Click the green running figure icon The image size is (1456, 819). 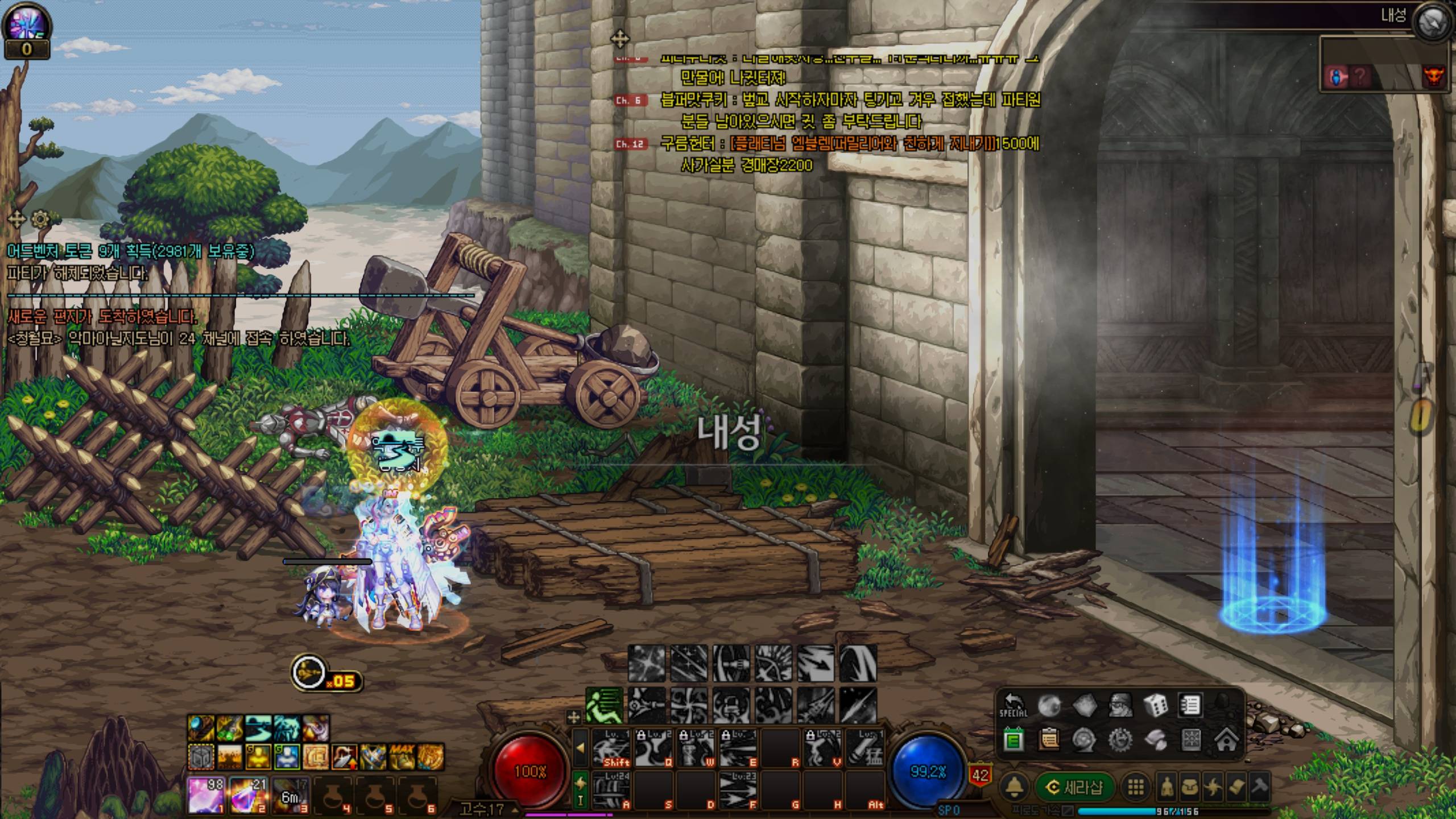[x=604, y=706]
